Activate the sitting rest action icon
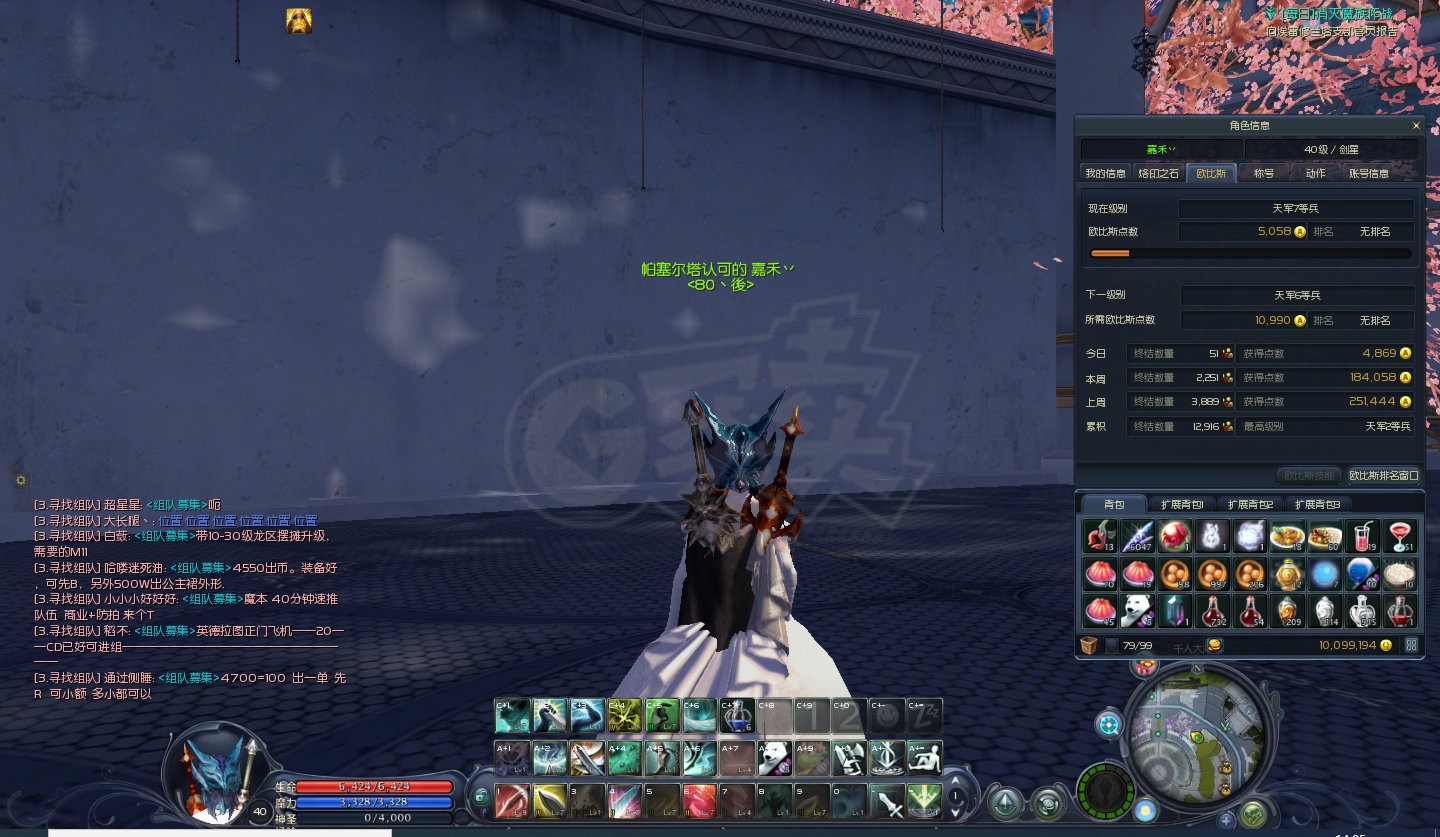Viewport: 1440px width, 837px height. 924,759
